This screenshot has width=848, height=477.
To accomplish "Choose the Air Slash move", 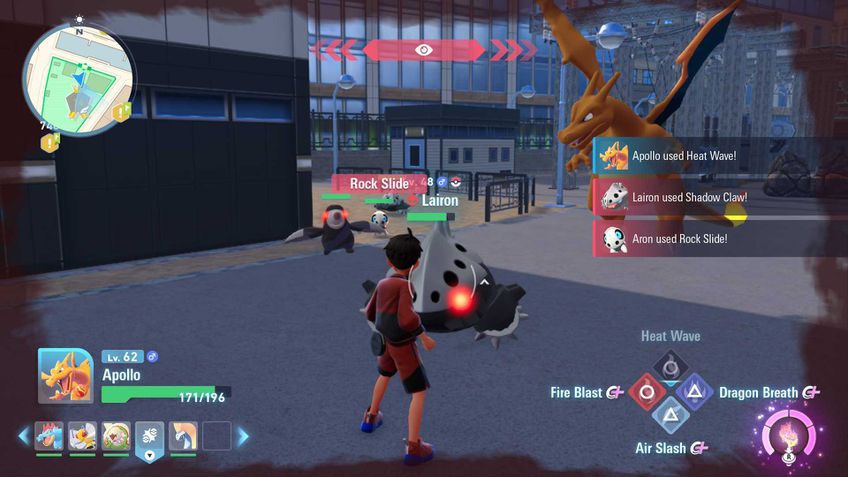I will pyautogui.click(x=669, y=419).
